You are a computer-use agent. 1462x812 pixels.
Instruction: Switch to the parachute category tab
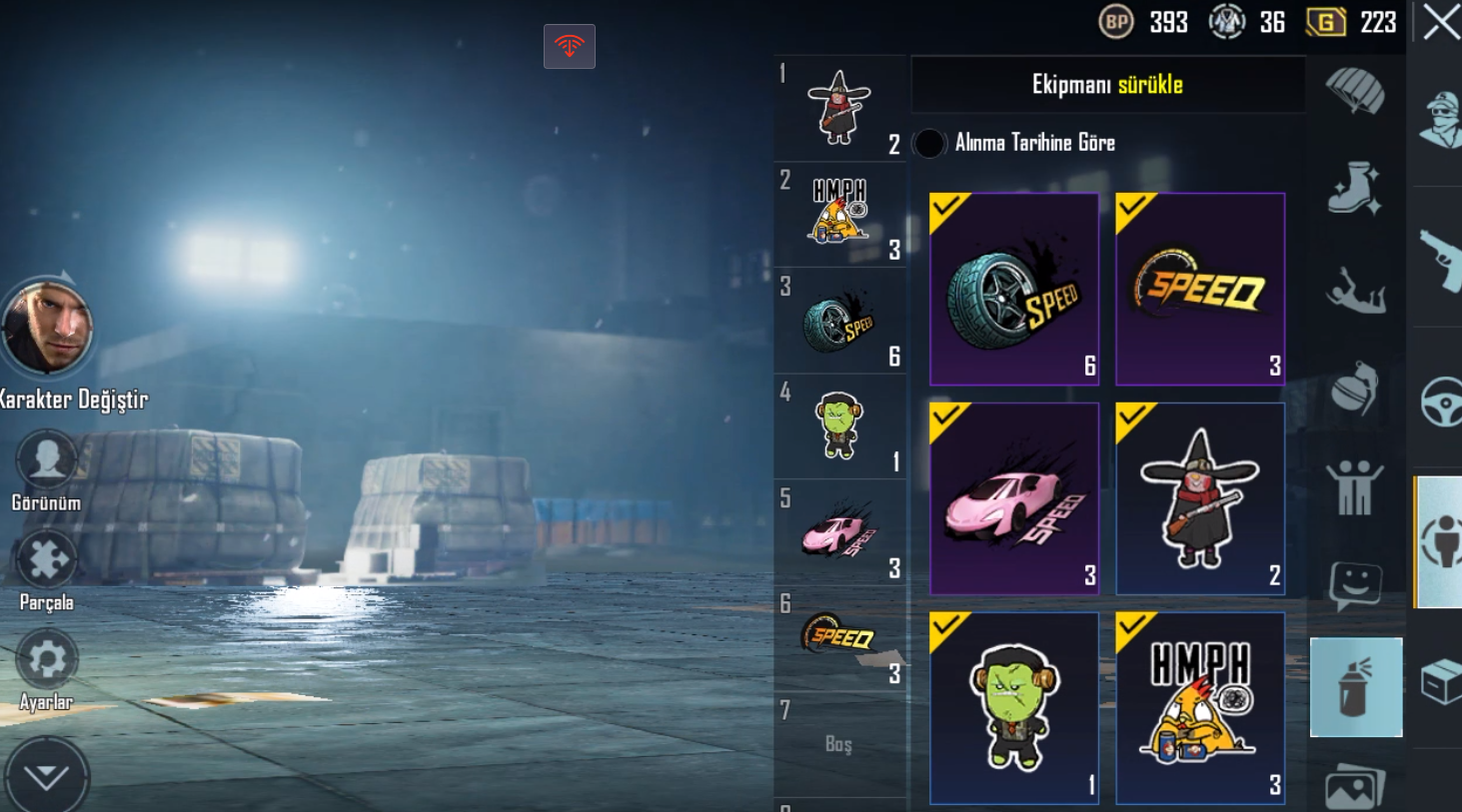(1355, 91)
